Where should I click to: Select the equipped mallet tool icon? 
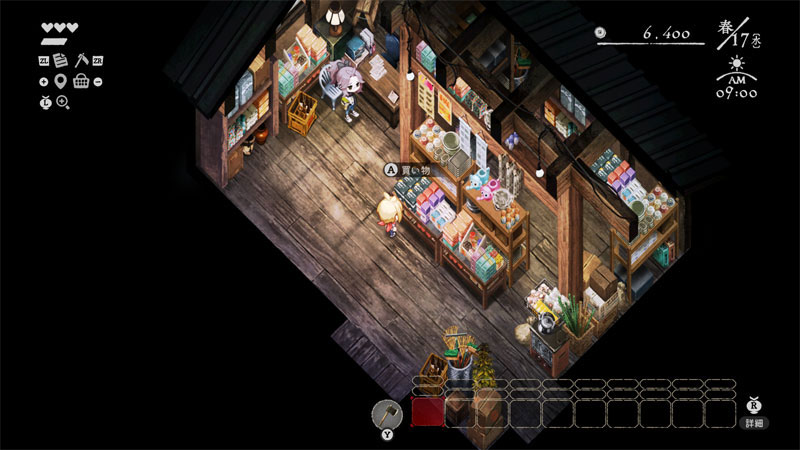click(x=386, y=413)
